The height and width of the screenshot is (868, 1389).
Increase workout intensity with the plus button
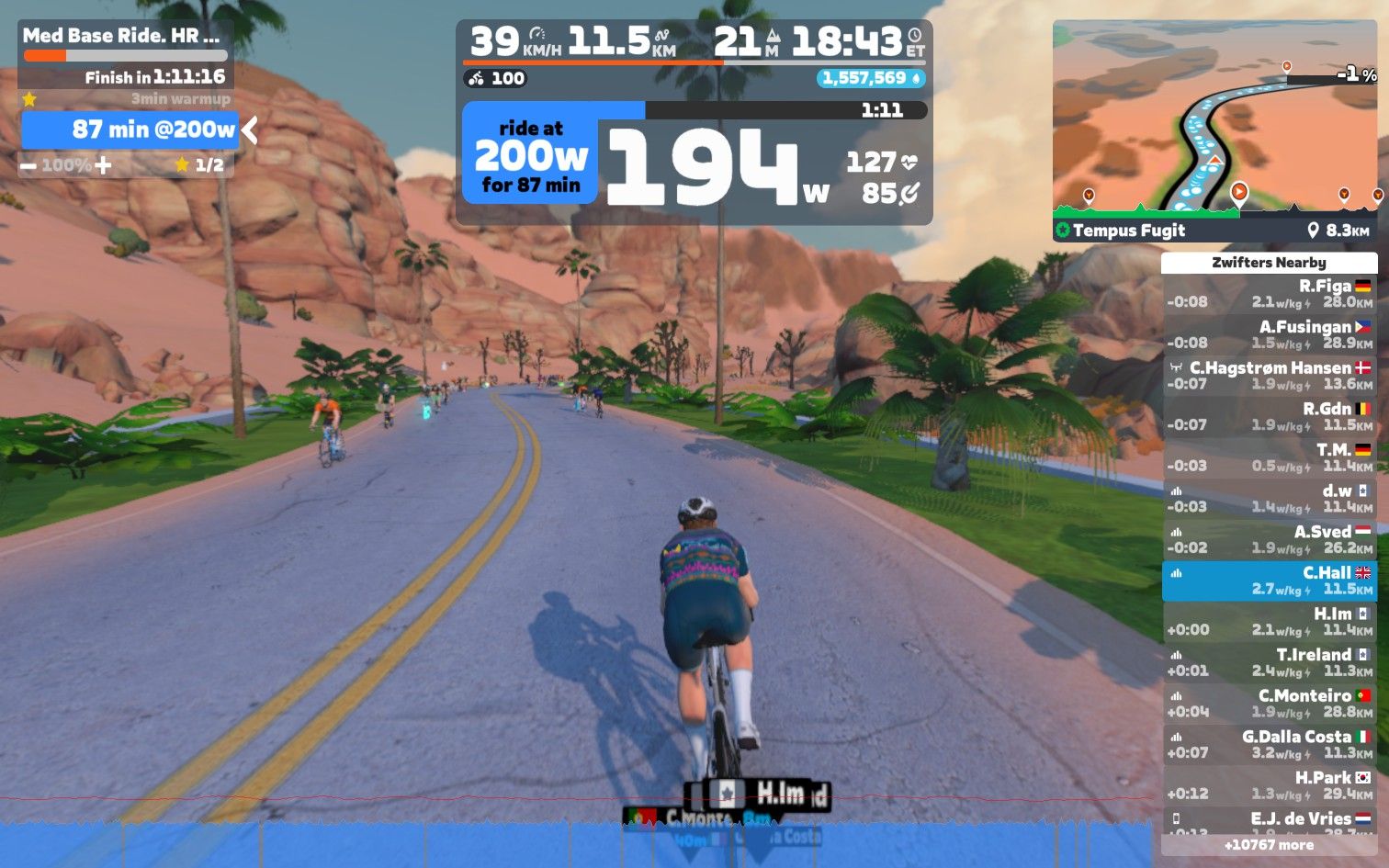(103, 165)
